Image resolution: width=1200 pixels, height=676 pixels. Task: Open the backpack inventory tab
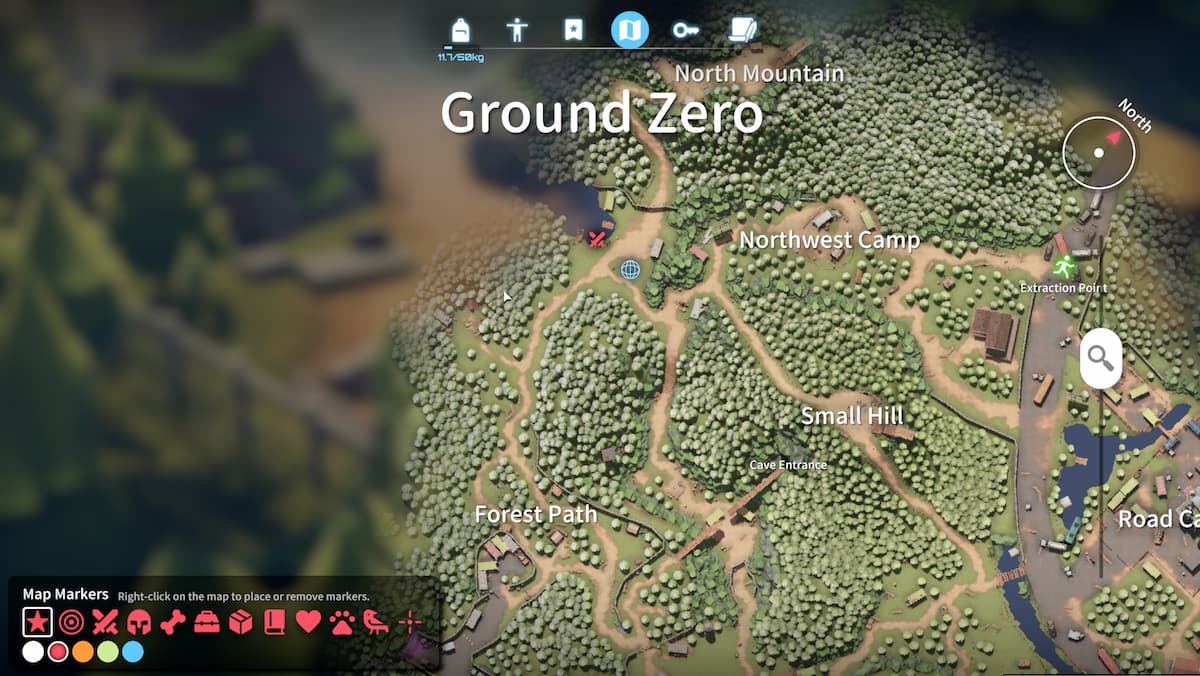click(x=460, y=29)
